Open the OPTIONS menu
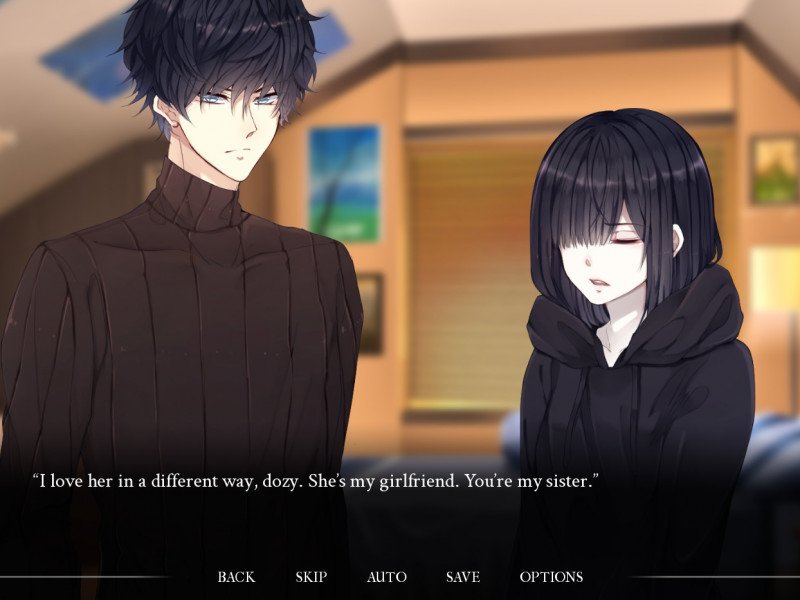This screenshot has height=600, width=800. coord(551,577)
